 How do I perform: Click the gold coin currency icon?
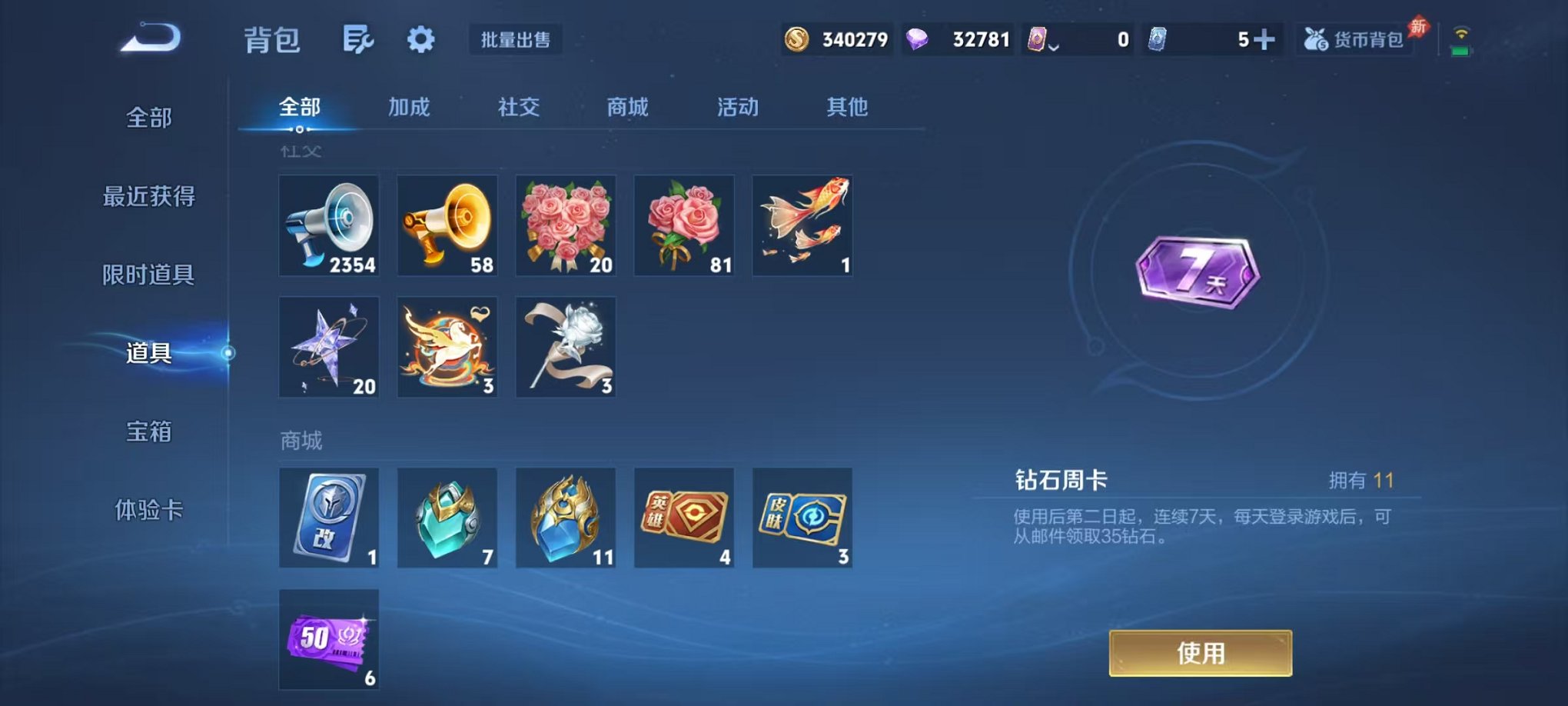[x=796, y=38]
